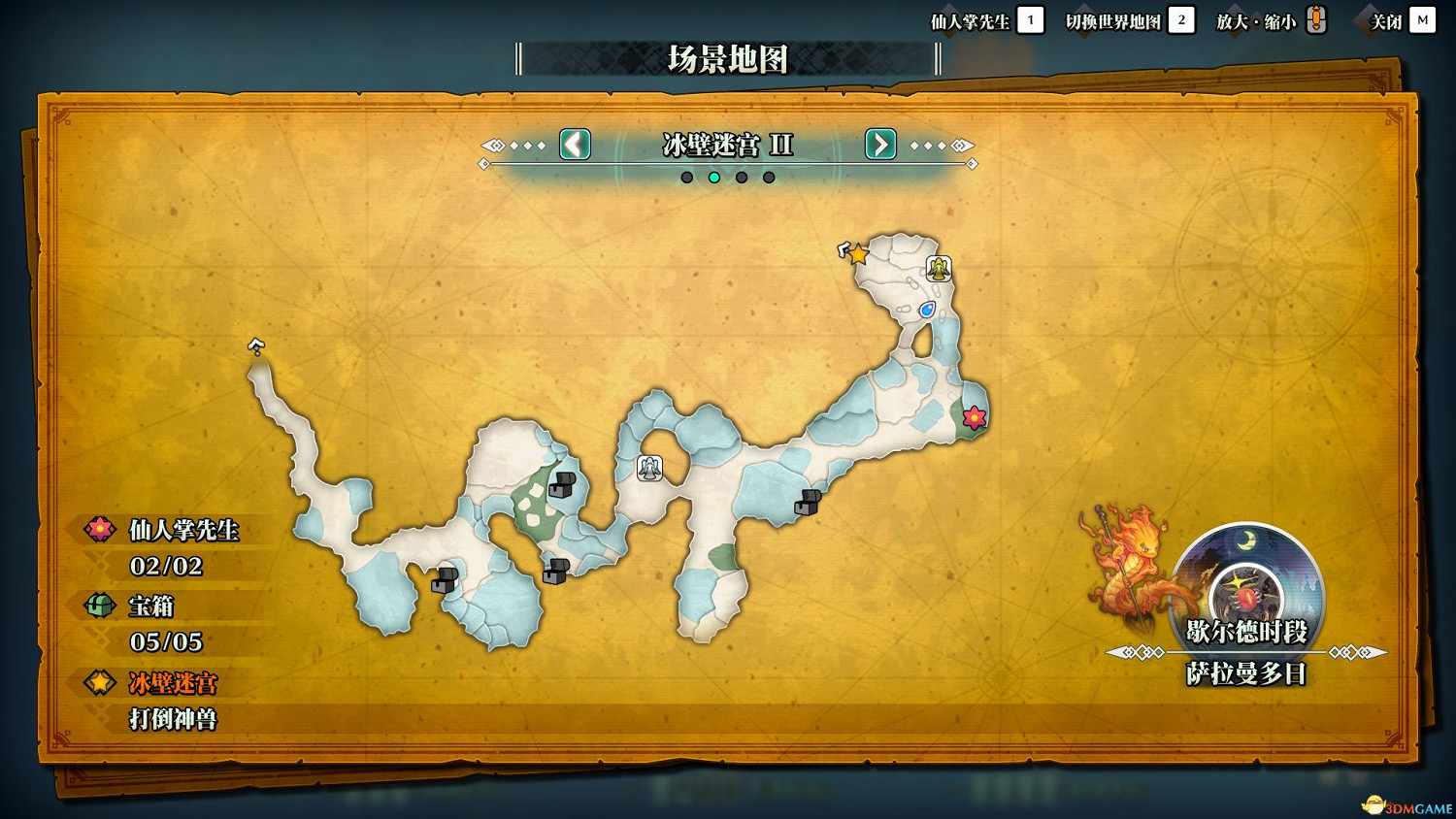Select the first page indicator dot
This screenshot has width=1456, height=819.
pyautogui.click(x=686, y=177)
